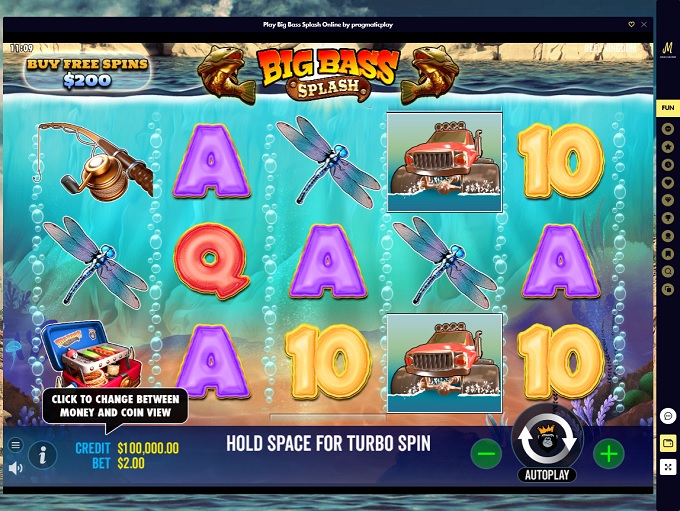680x511 pixels.
Task: Open the yellow wallet icon in sidebar
Action: 667,442
